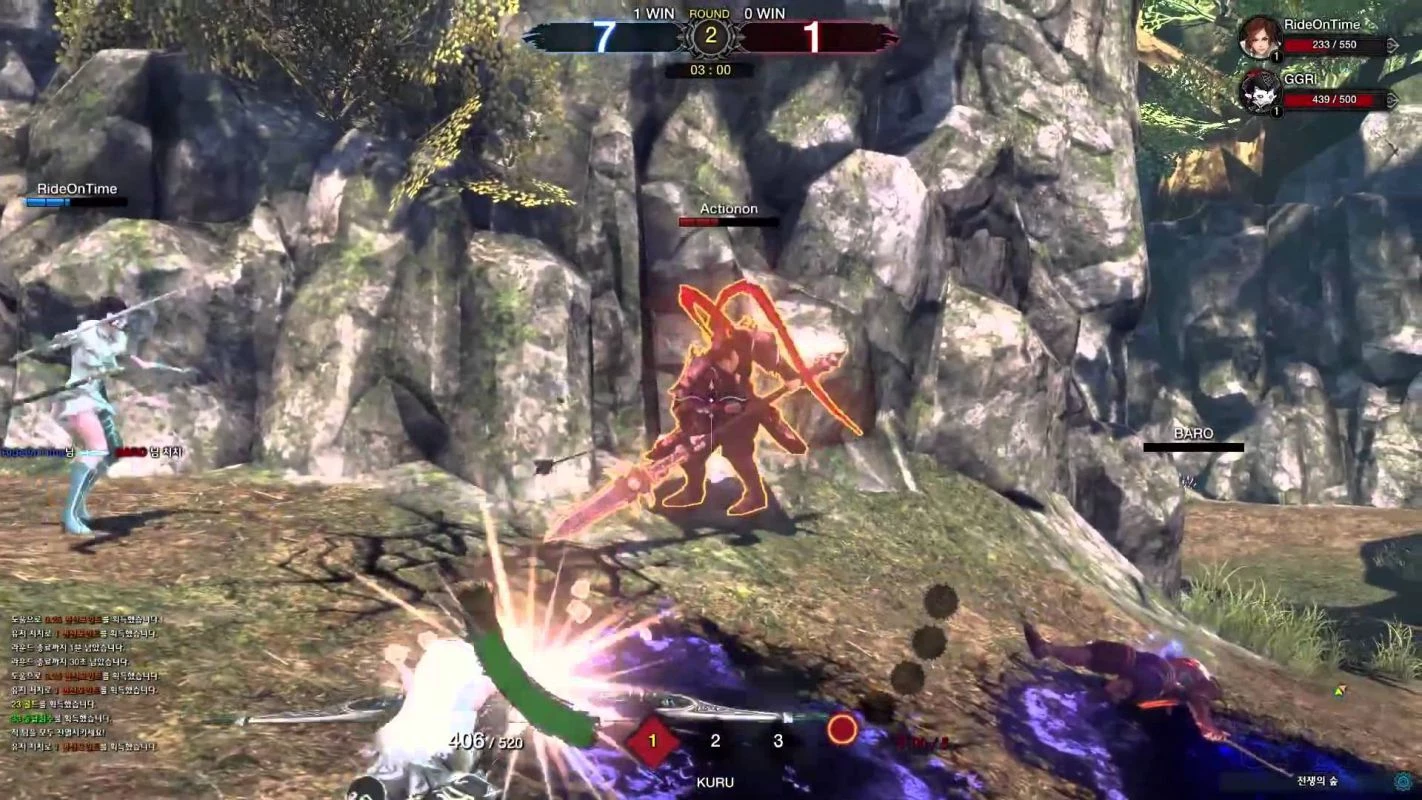Switch to slot number 2
The height and width of the screenshot is (800, 1422).
[x=715, y=741]
